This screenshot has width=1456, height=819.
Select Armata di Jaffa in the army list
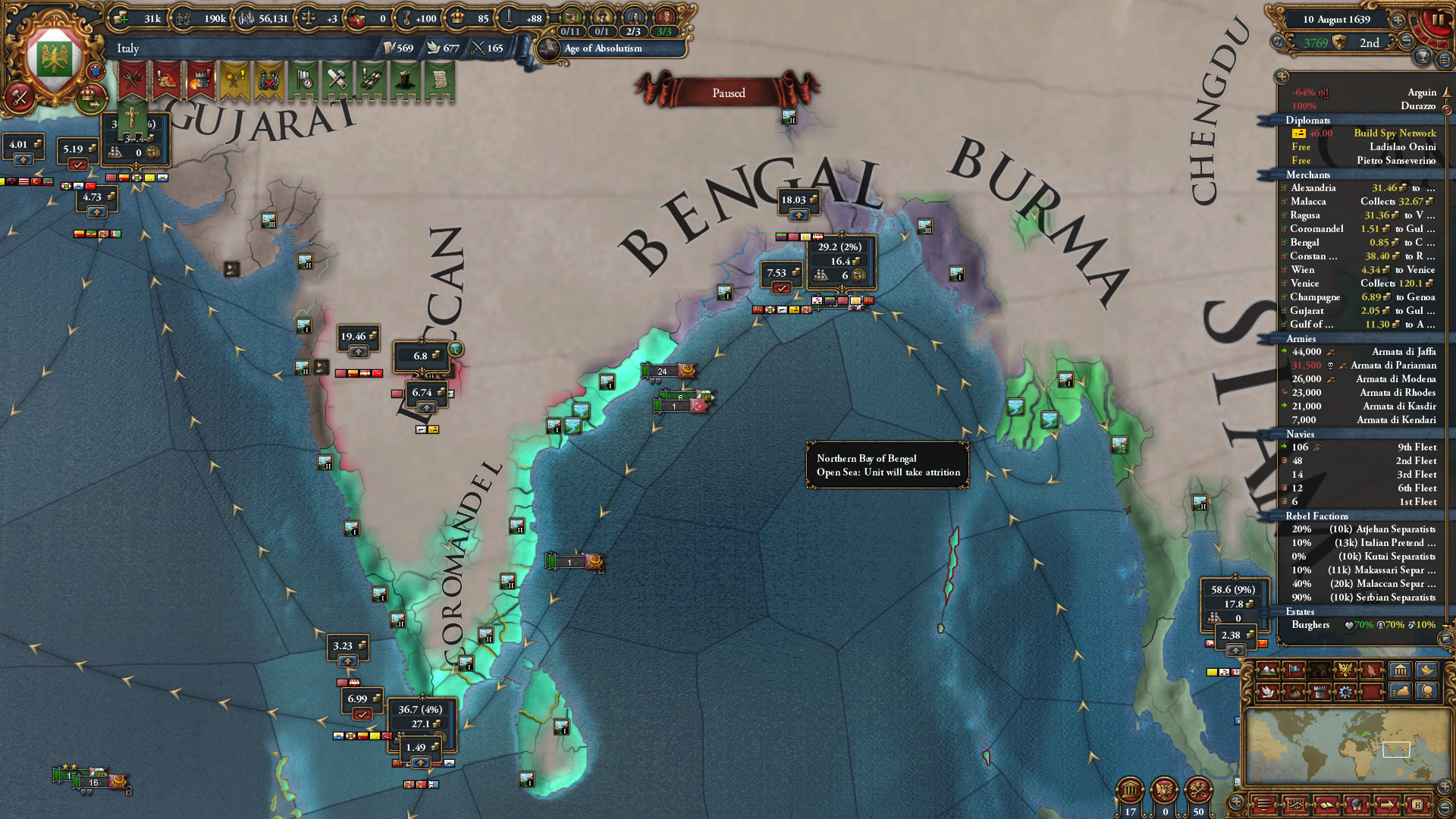(x=1404, y=351)
